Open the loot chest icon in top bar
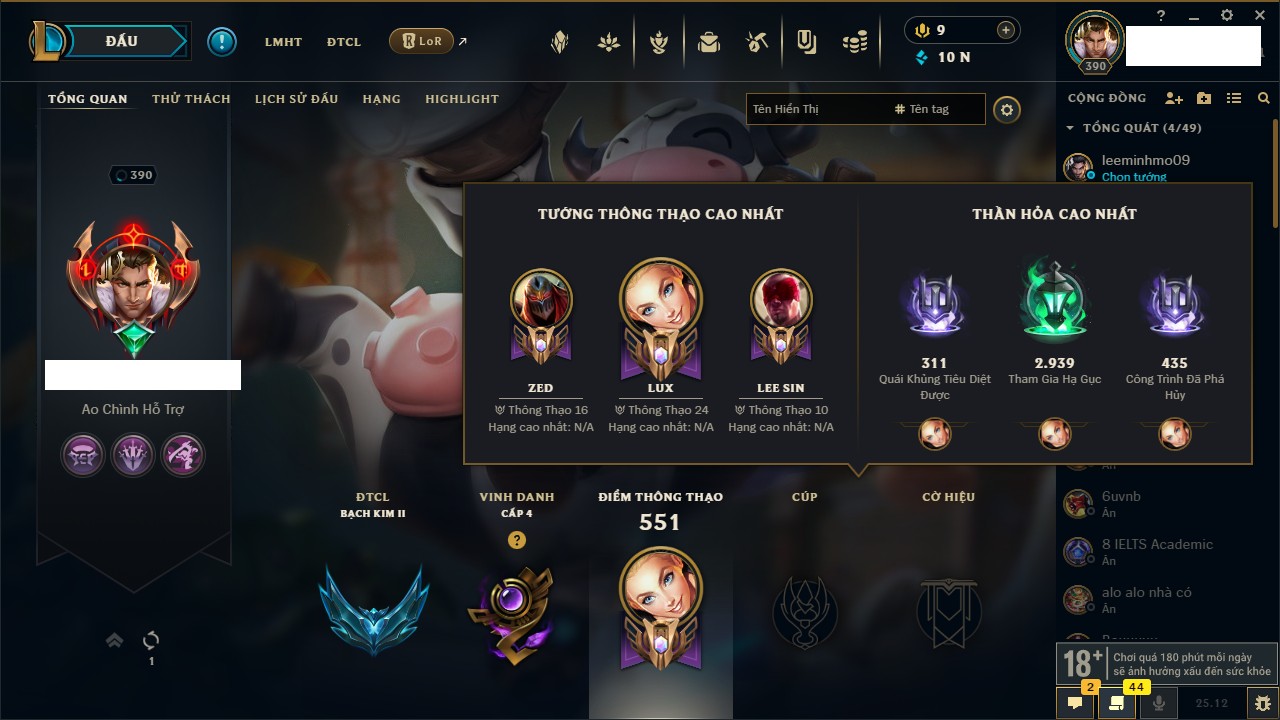The width and height of the screenshot is (1280, 720). 709,42
